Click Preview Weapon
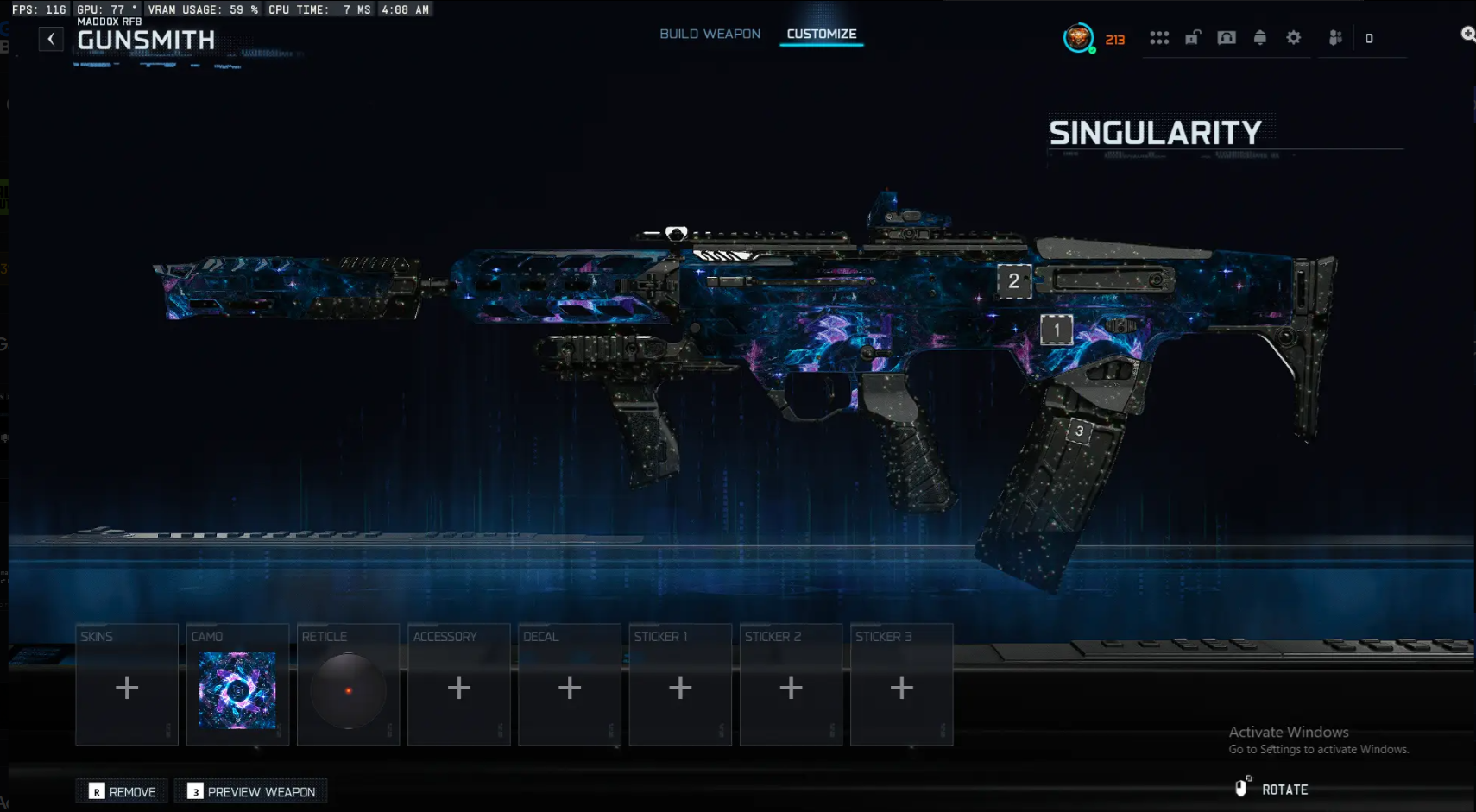This screenshot has width=1476, height=812. click(250, 790)
